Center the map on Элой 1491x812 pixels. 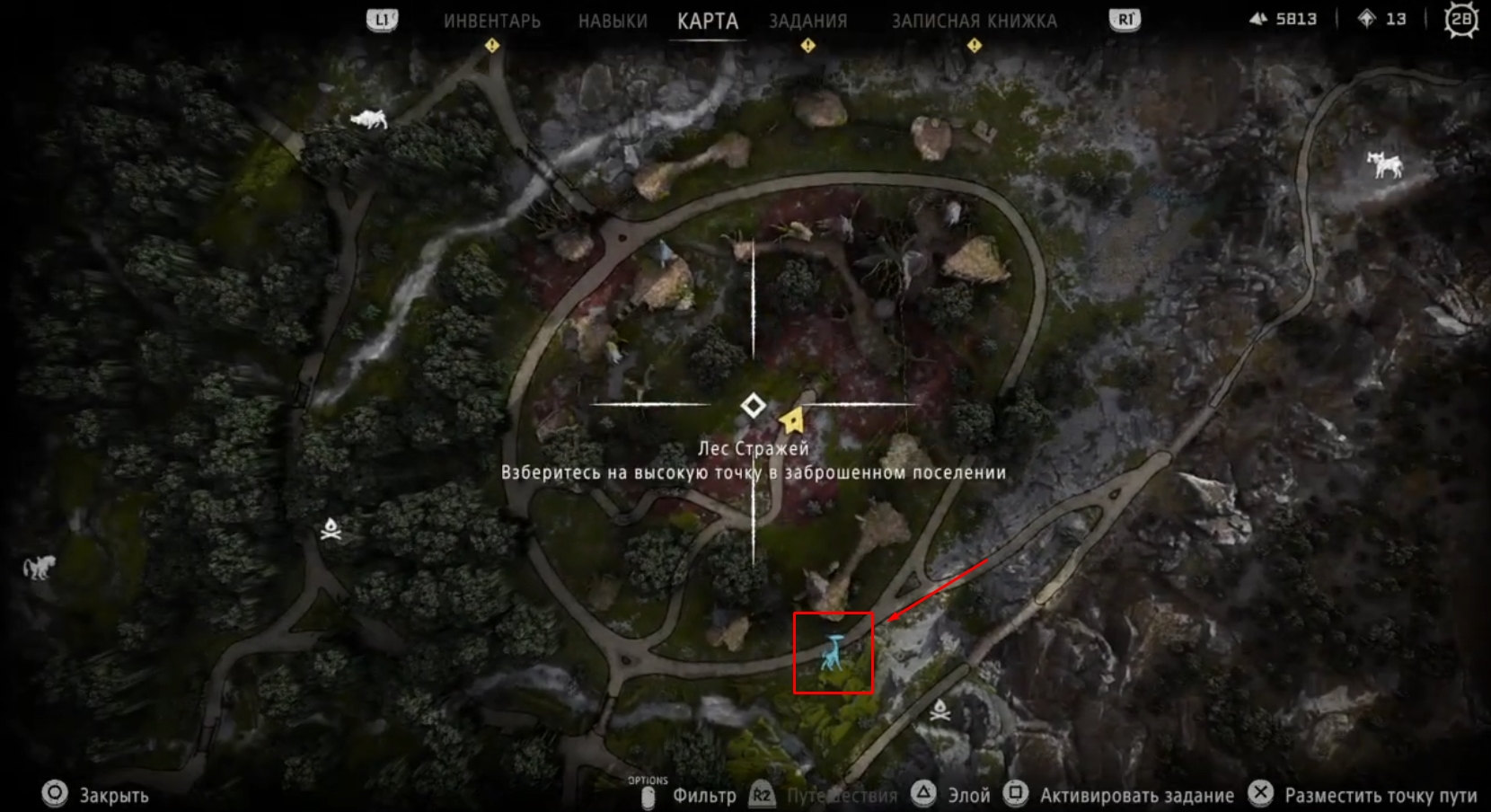[x=952, y=795]
